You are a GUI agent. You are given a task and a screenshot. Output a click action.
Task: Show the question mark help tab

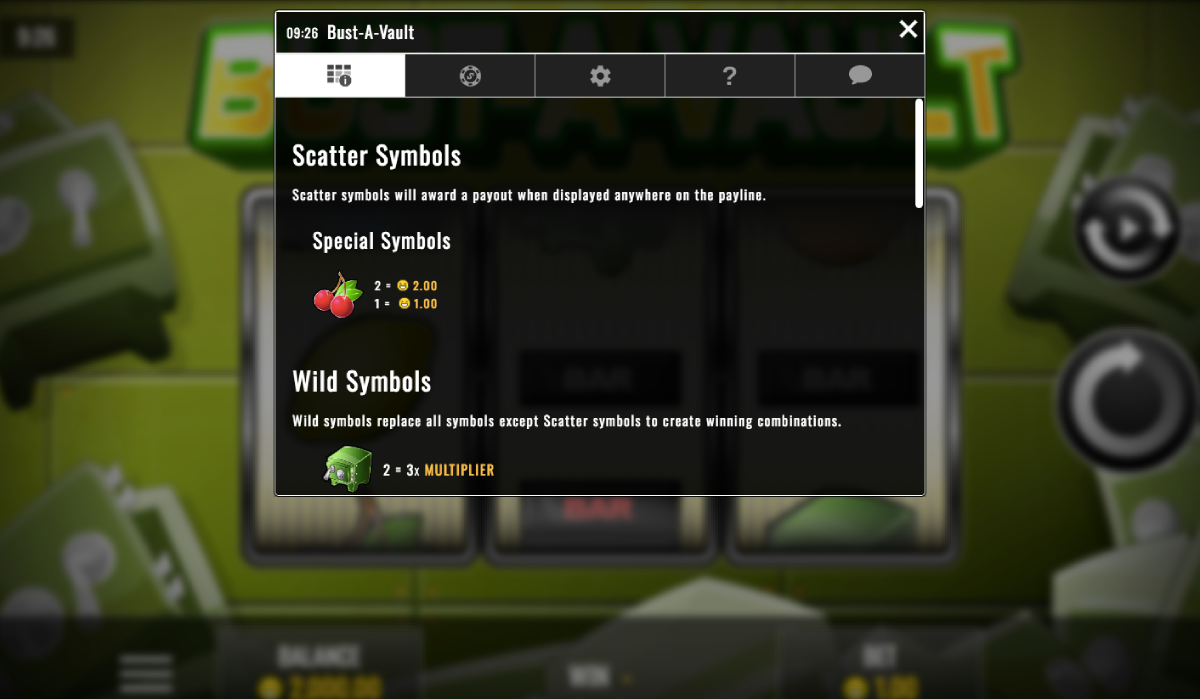[730, 76]
